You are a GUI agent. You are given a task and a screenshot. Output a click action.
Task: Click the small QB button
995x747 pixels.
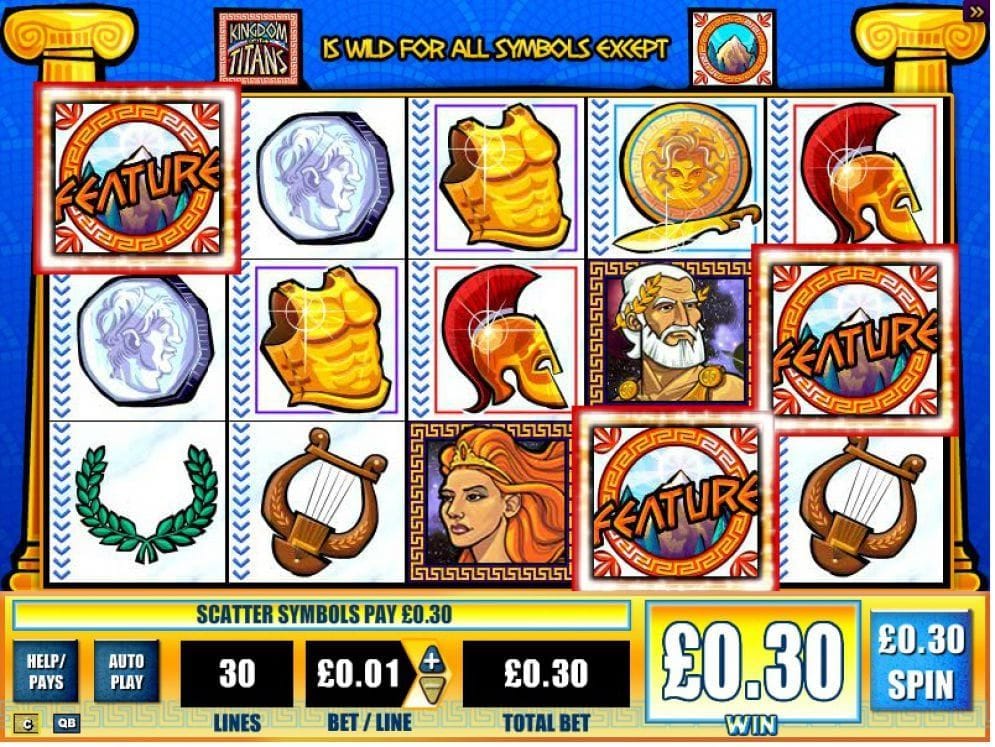click(66, 722)
